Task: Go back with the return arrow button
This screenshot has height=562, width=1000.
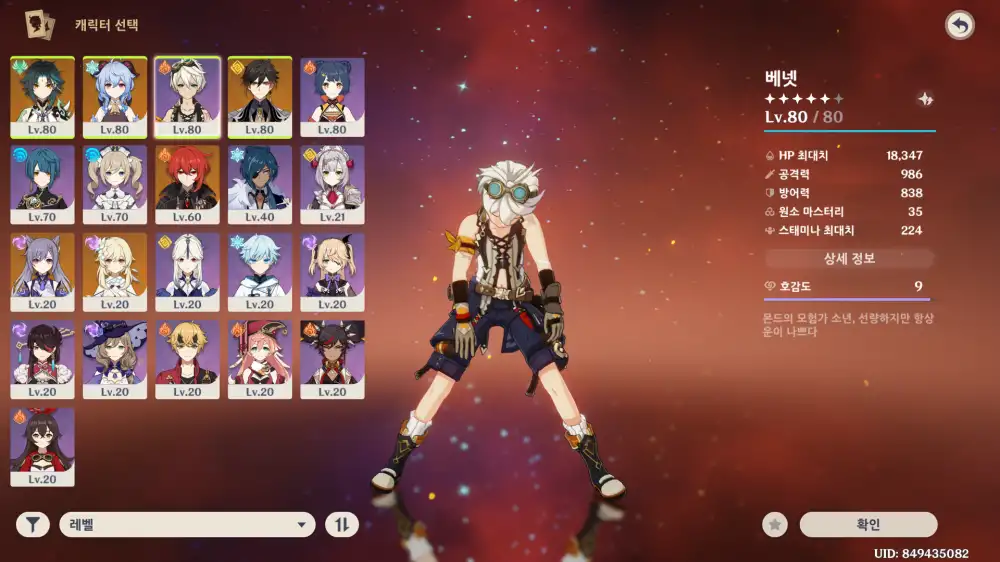Action: 960,26
